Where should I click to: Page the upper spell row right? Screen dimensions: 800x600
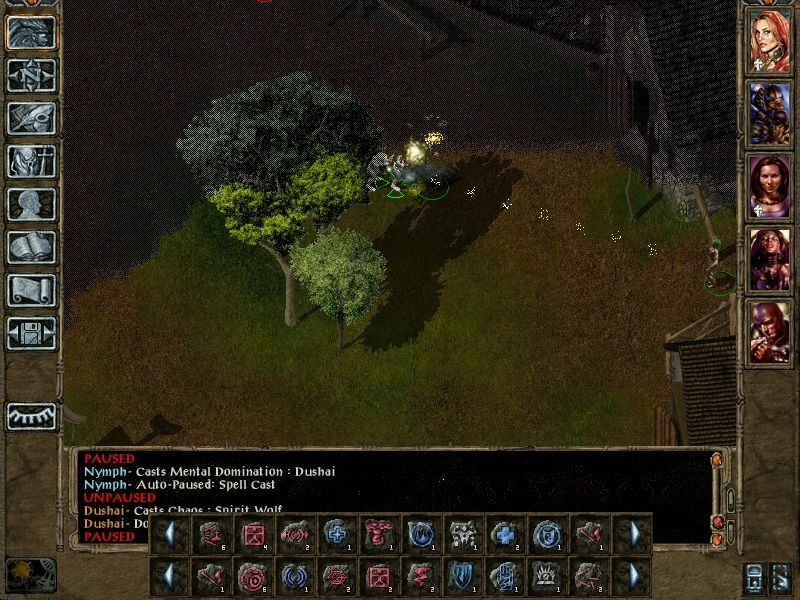(x=632, y=533)
